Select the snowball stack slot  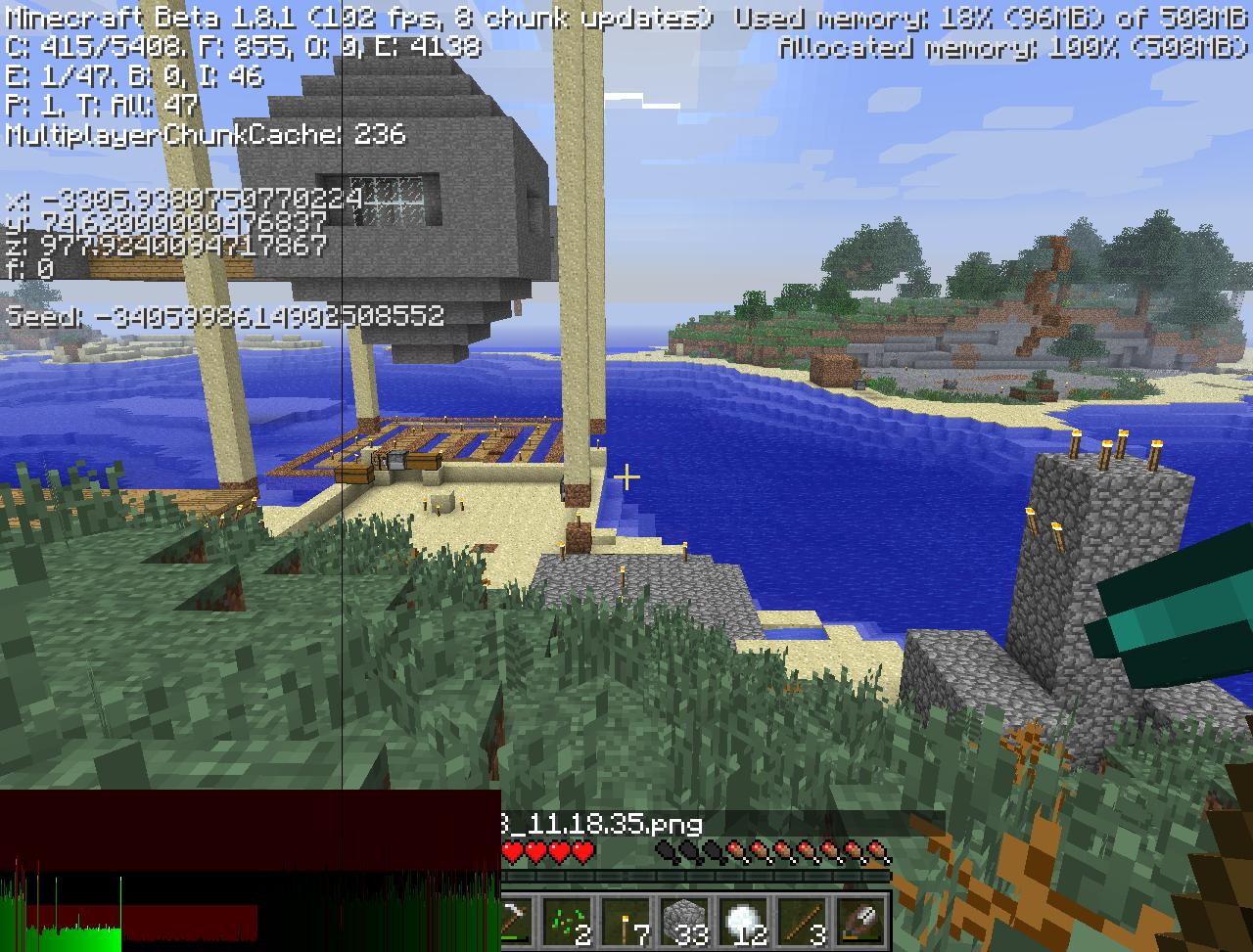[x=745, y=920]
